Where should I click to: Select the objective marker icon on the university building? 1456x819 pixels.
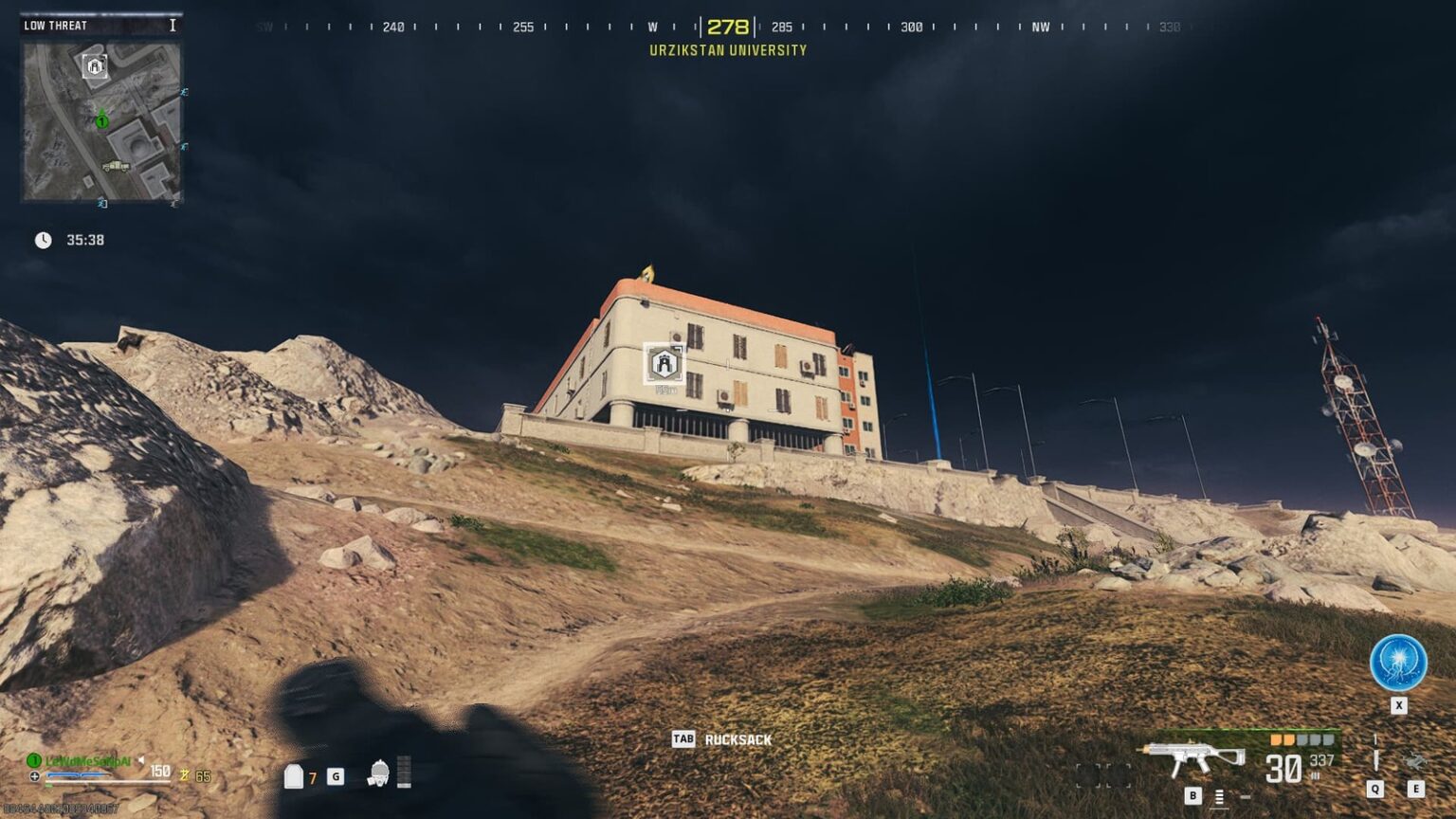(664, 363)
